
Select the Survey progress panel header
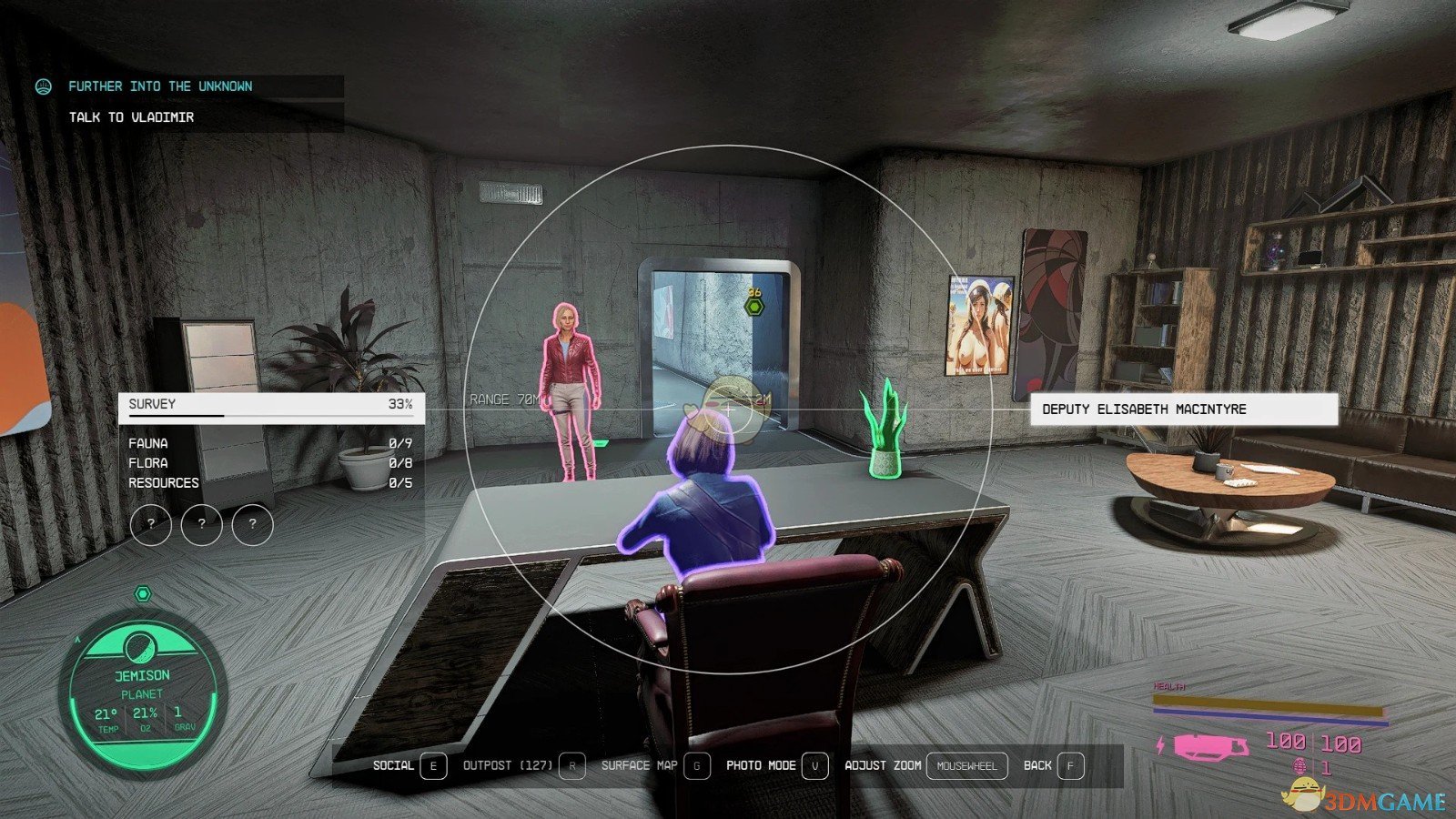pos(270,405)
